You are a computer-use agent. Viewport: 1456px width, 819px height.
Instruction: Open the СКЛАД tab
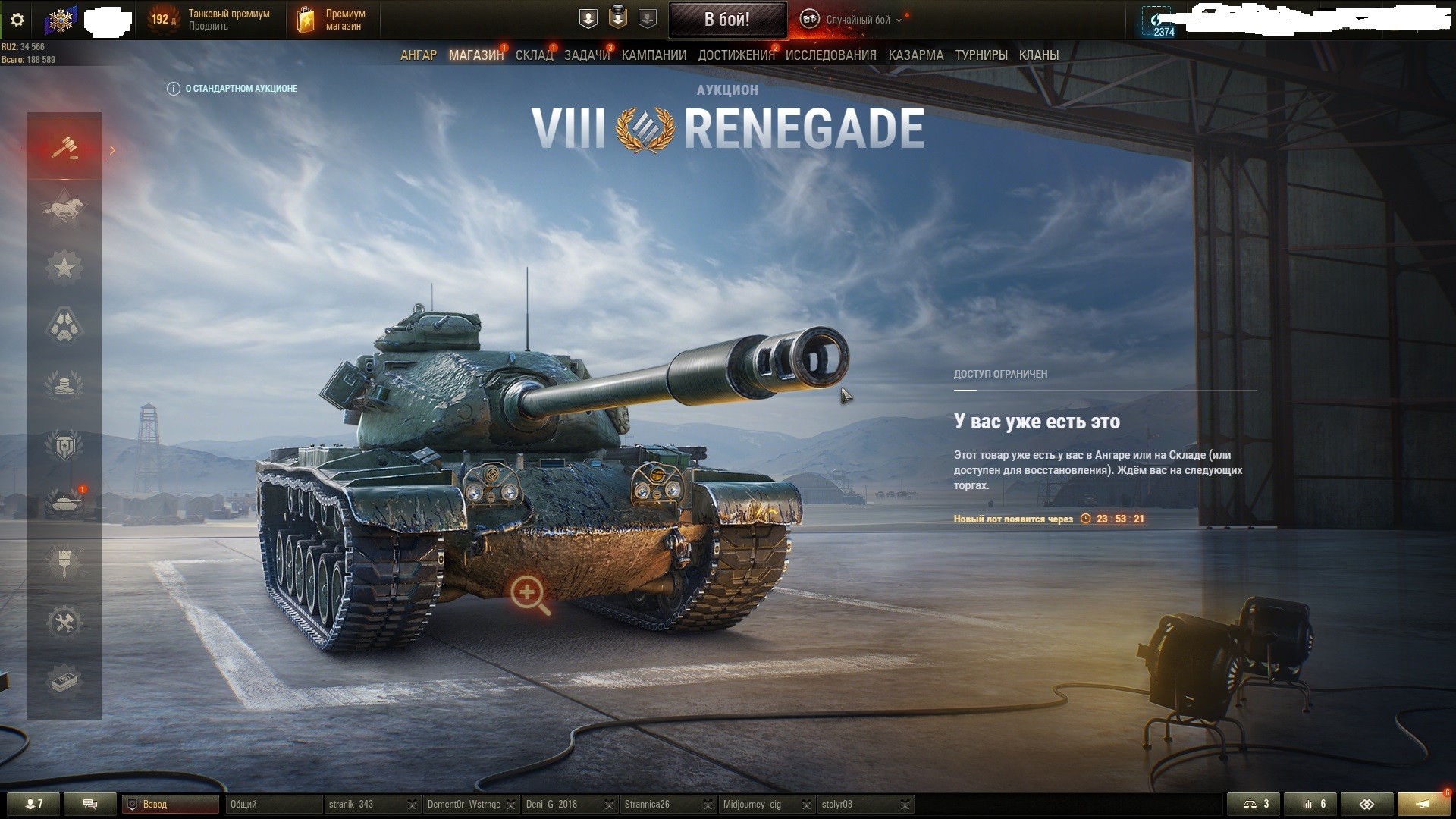click(534, 55)
